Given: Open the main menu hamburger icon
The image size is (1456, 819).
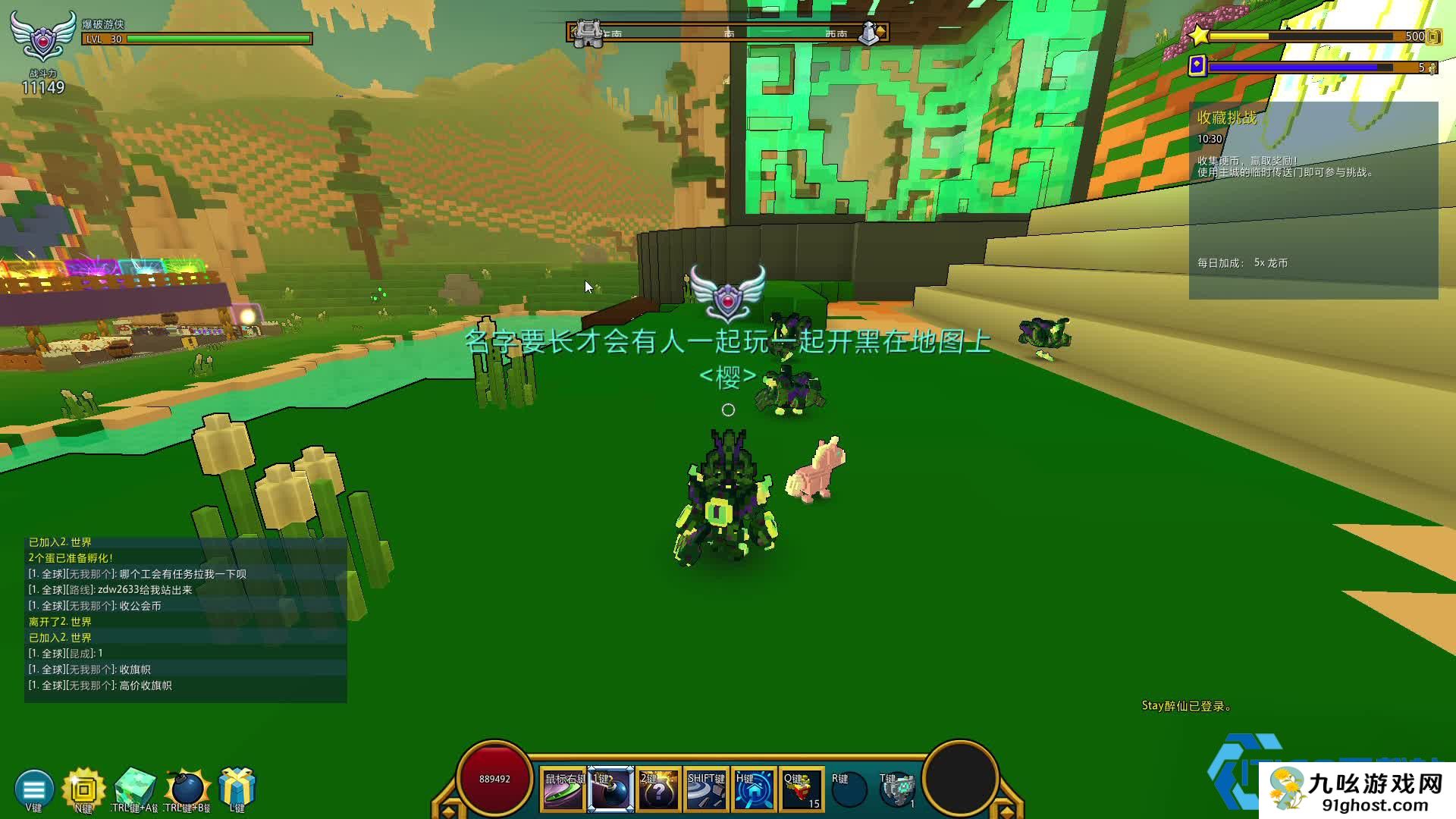Looking at the screenshot, I should tap(33, 789).
